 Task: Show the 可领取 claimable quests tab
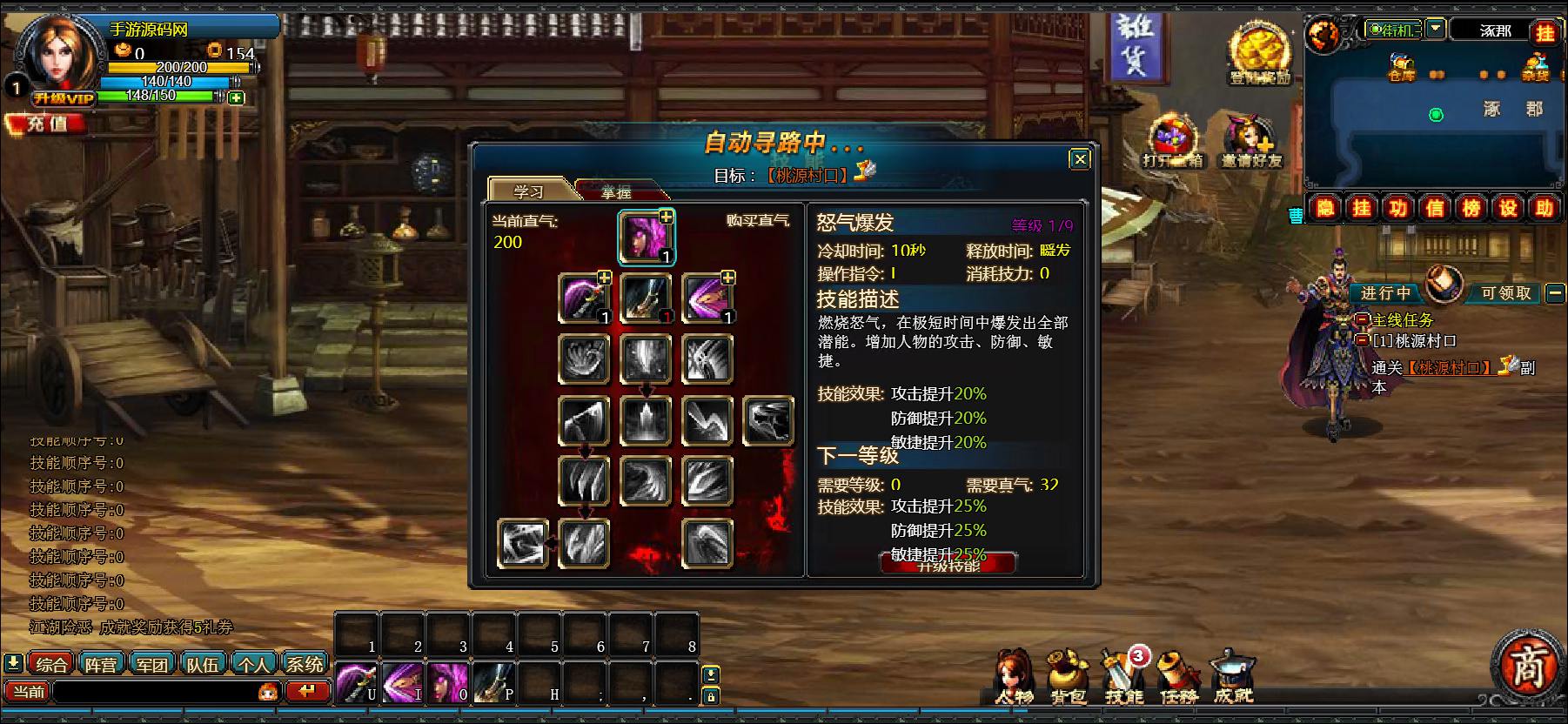pyautogui.click(x=1505, y=293)
